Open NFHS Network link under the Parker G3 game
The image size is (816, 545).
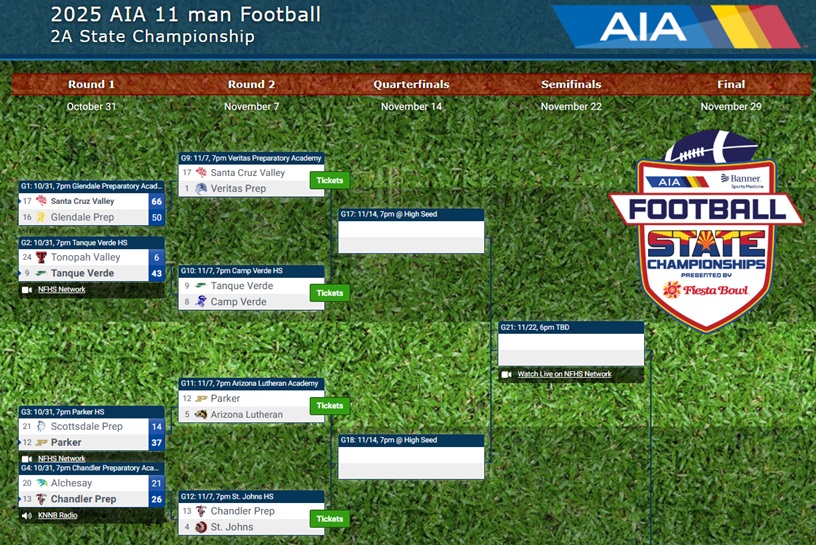[61, 459]
